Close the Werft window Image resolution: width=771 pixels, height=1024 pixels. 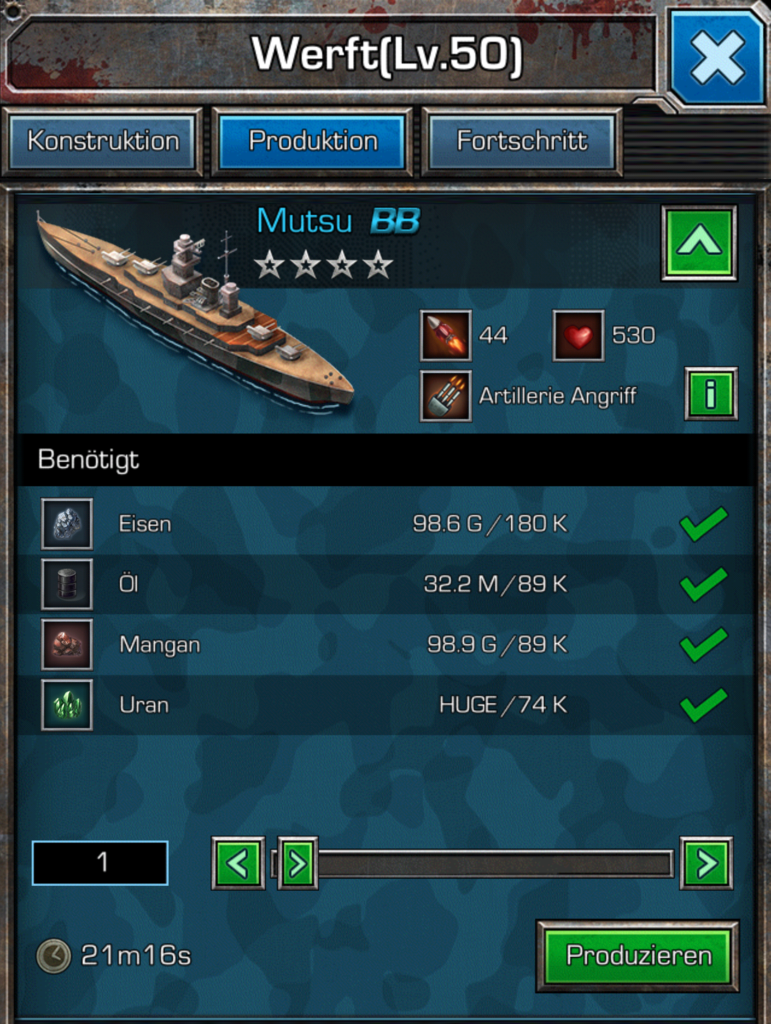(x=716, y=56)
